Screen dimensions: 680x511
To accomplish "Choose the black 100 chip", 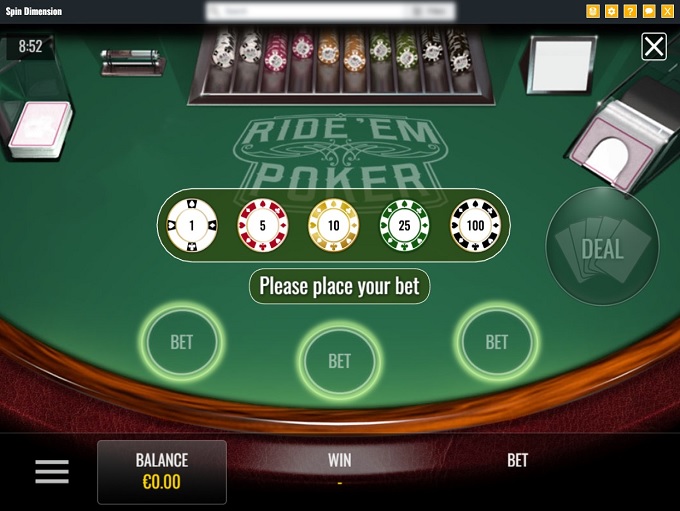I will pos(475,225).
